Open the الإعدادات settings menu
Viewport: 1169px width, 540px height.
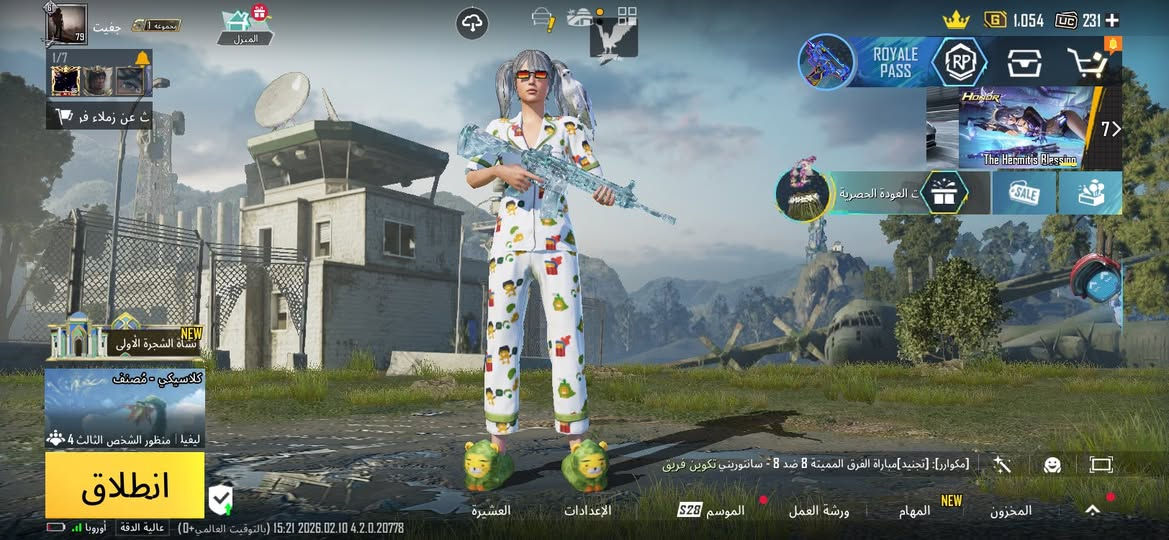point(588,511)
